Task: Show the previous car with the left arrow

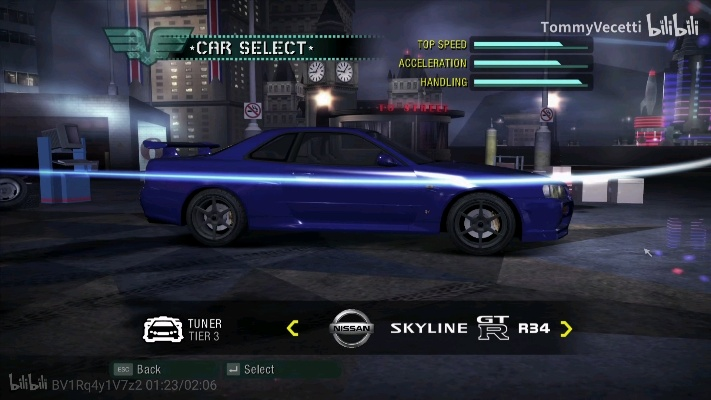Action: click(x=293, y=328)
